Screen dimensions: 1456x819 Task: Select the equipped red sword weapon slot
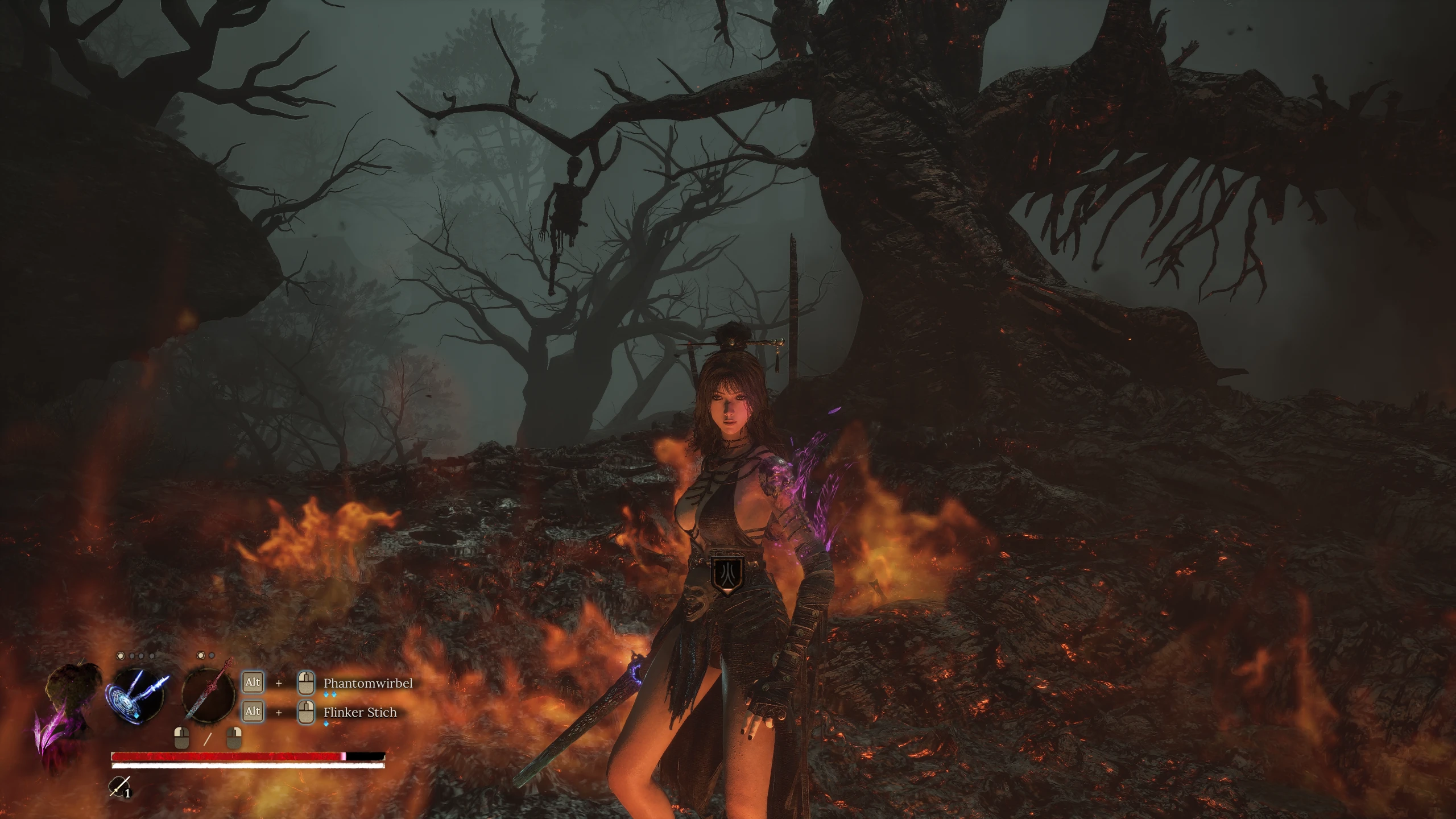click(x=209, y=696)
